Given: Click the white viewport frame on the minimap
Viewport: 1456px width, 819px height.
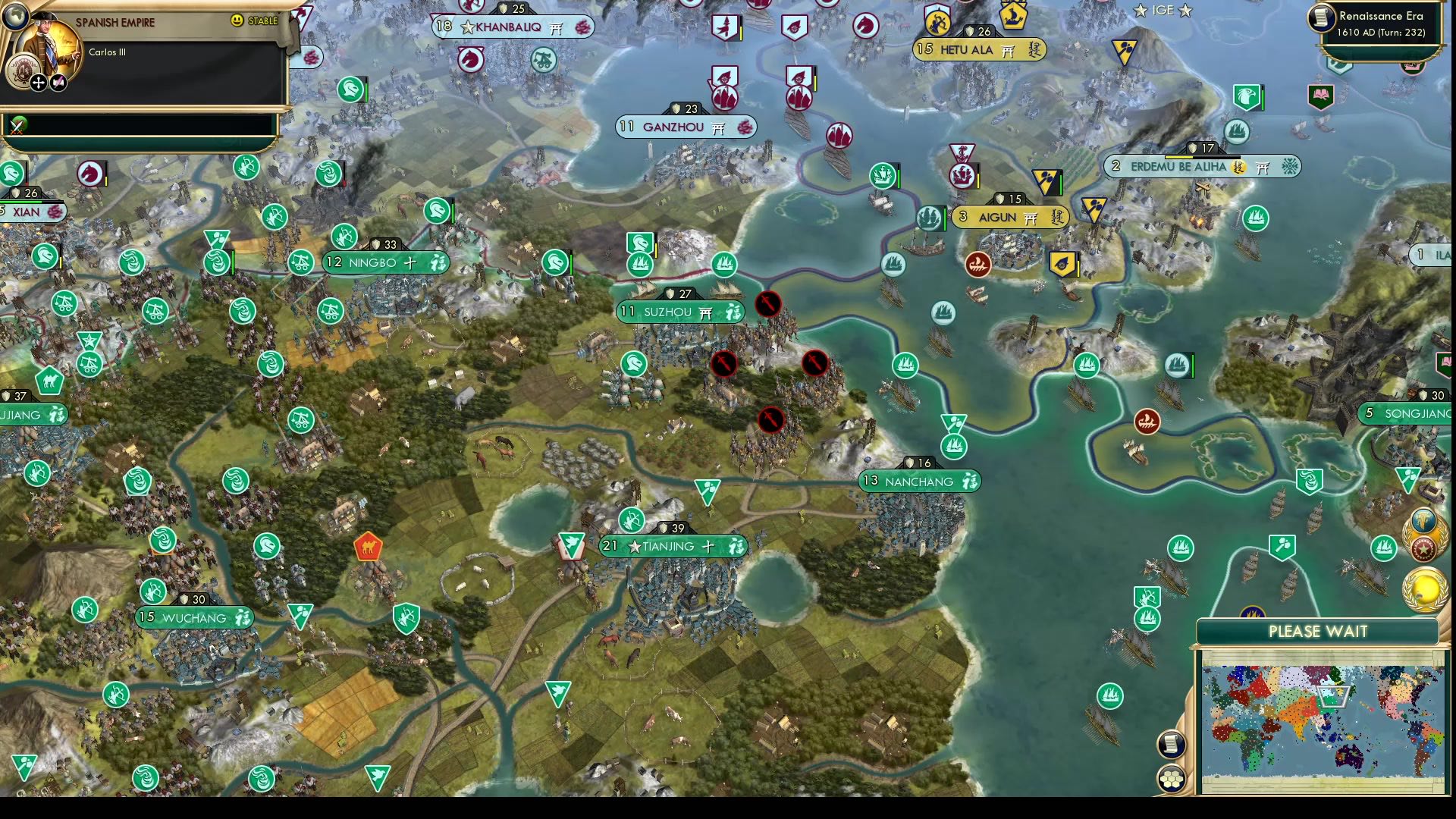Looking at the screenshot, I should [1333, 695].
